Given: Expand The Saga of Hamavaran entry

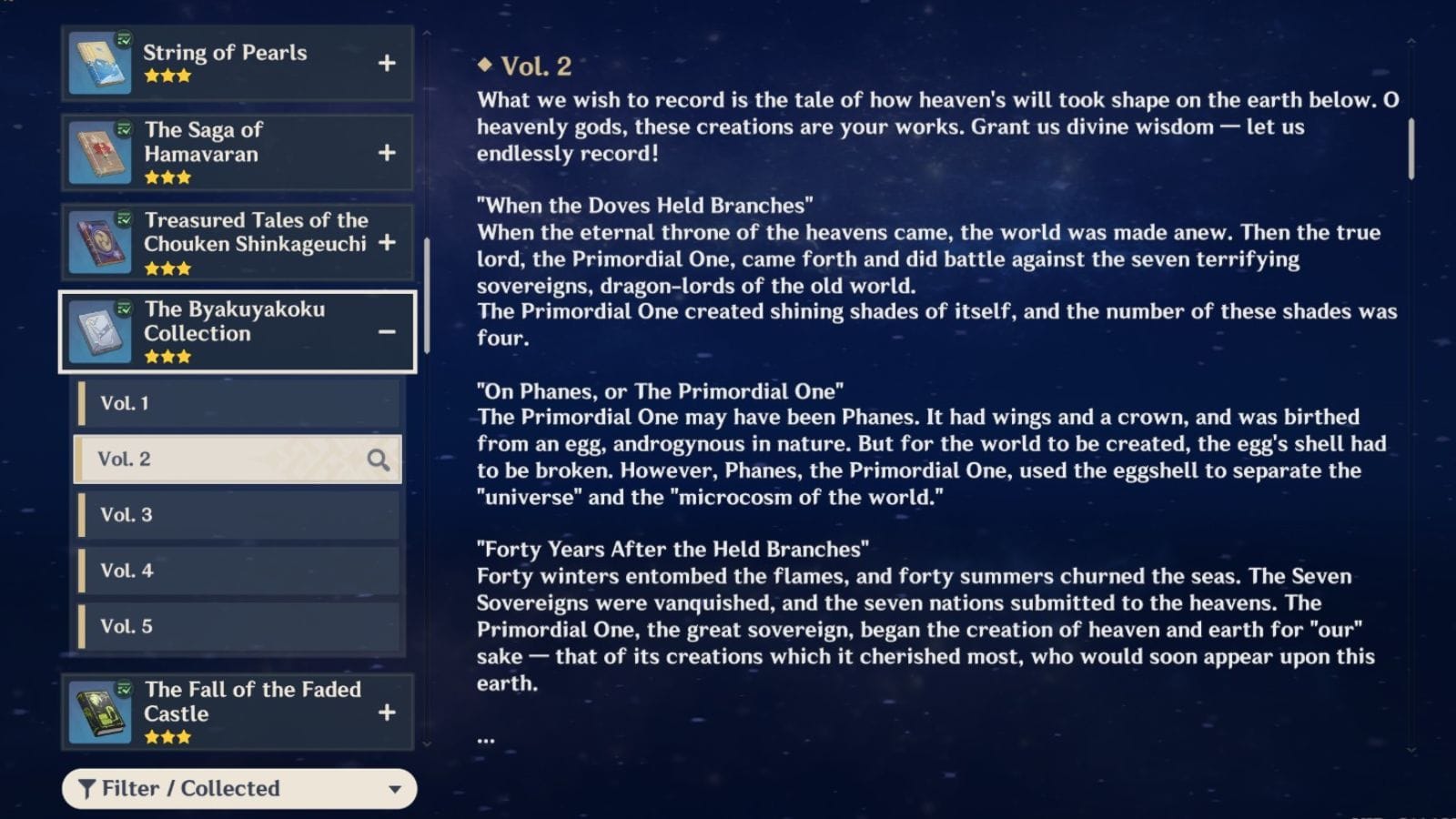Looking at the screenshot, I should point(388,152).
